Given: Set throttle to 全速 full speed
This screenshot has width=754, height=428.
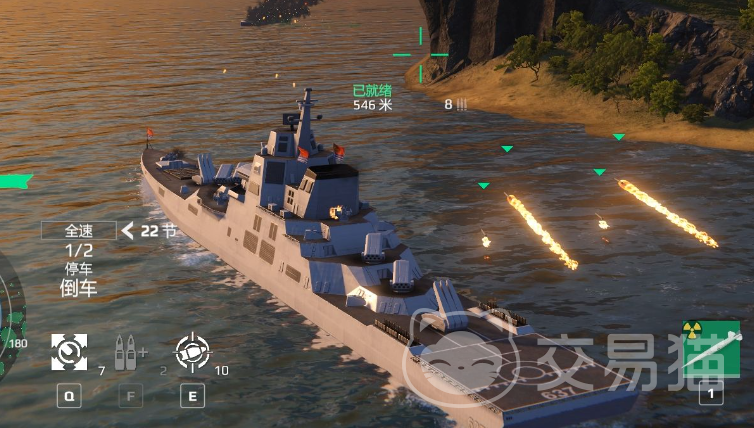Looking at the screenshot, I should pyautogui.click(x=78, y=230).
